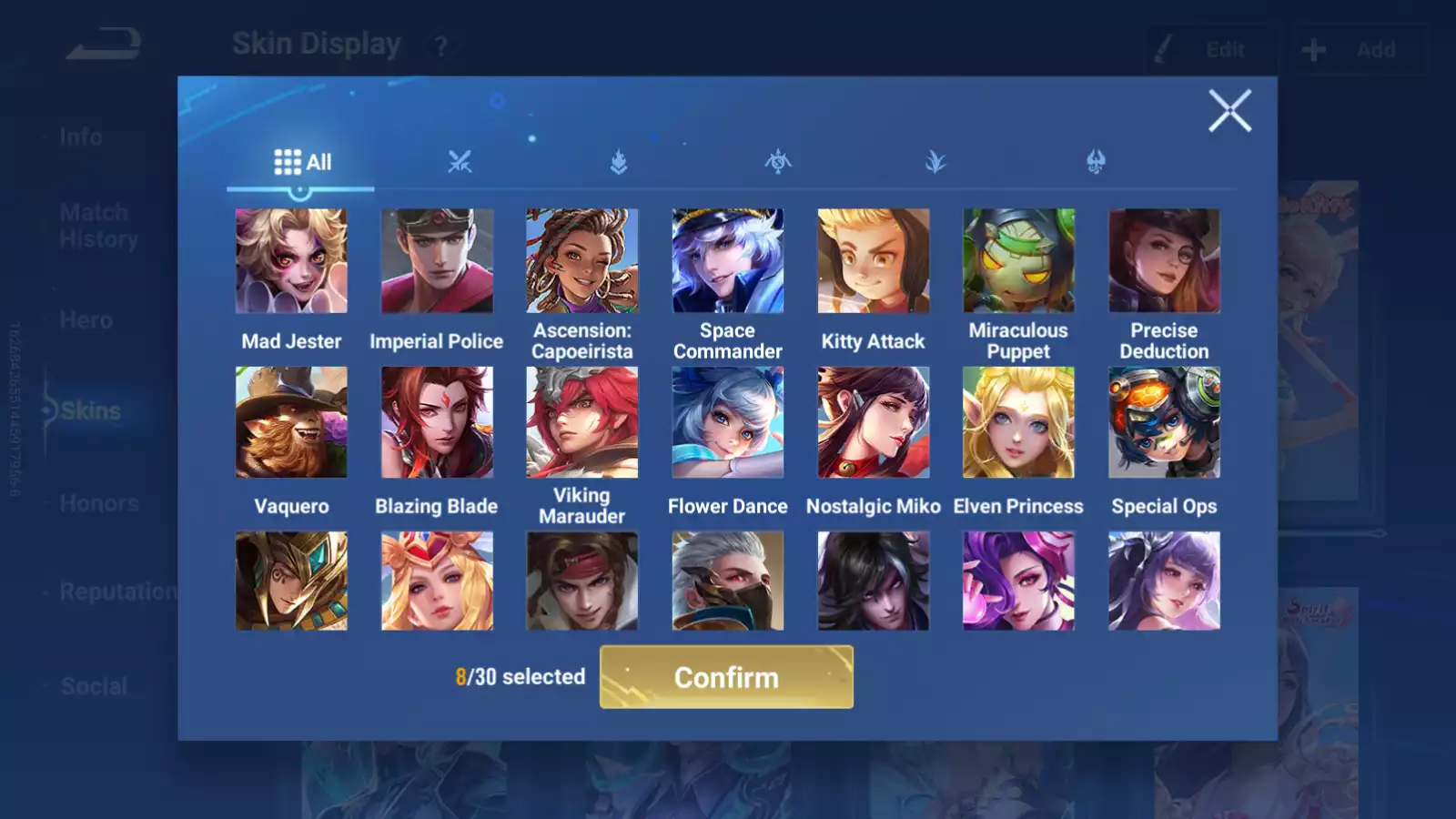
Task: Select the Viking Marauder skin
Action: pyautogui.click(x=582, y=422)
